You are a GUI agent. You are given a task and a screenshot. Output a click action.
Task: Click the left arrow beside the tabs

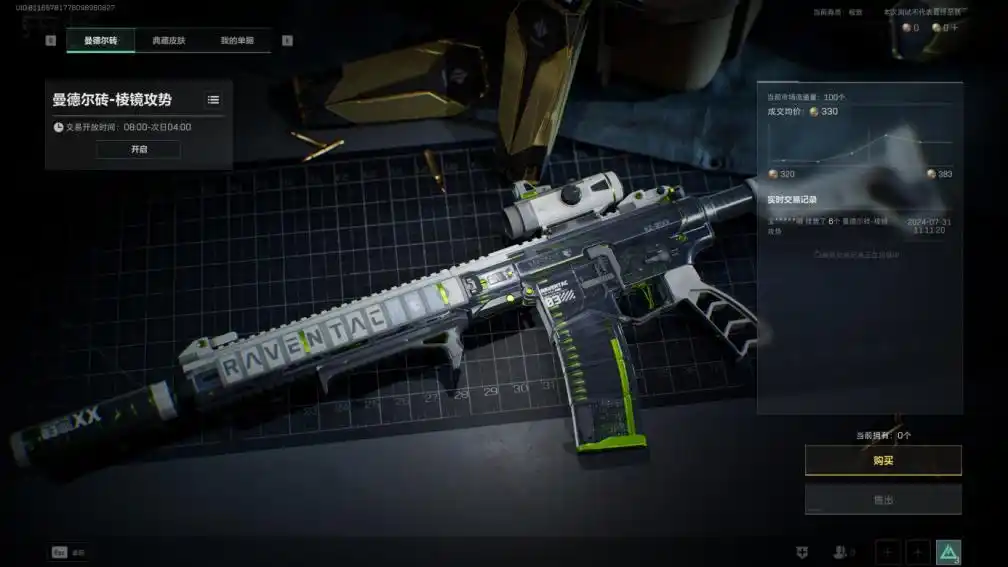click(x=51, y=41)
